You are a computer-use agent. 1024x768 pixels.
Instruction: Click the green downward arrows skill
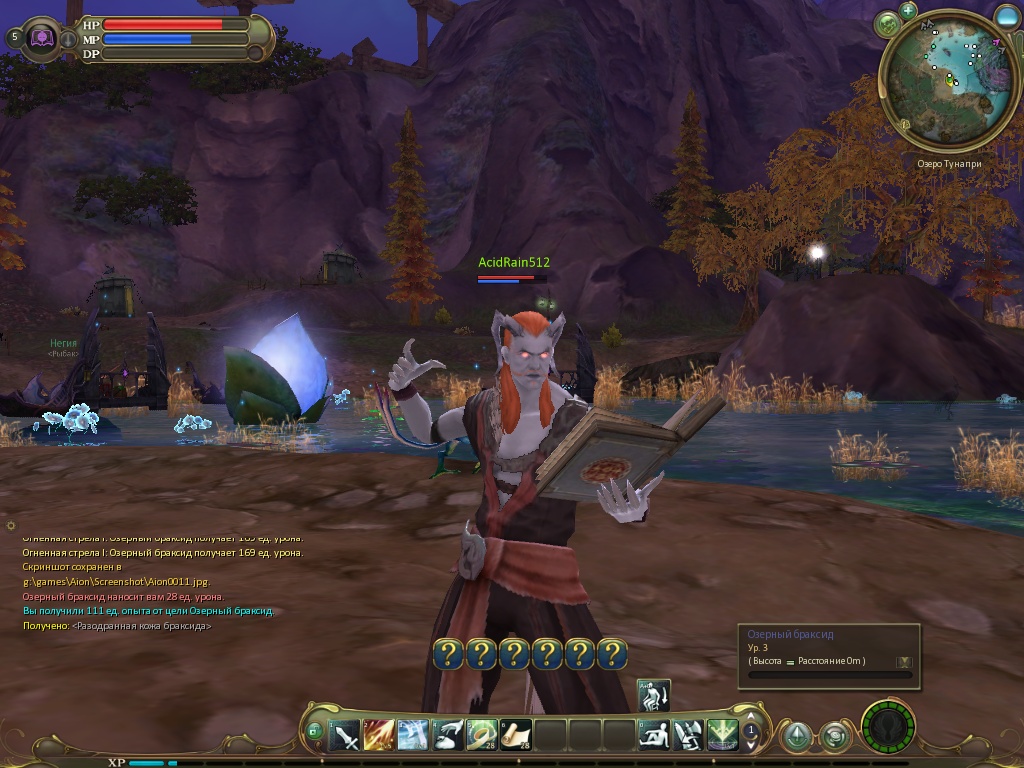click(x=722, y=735)
